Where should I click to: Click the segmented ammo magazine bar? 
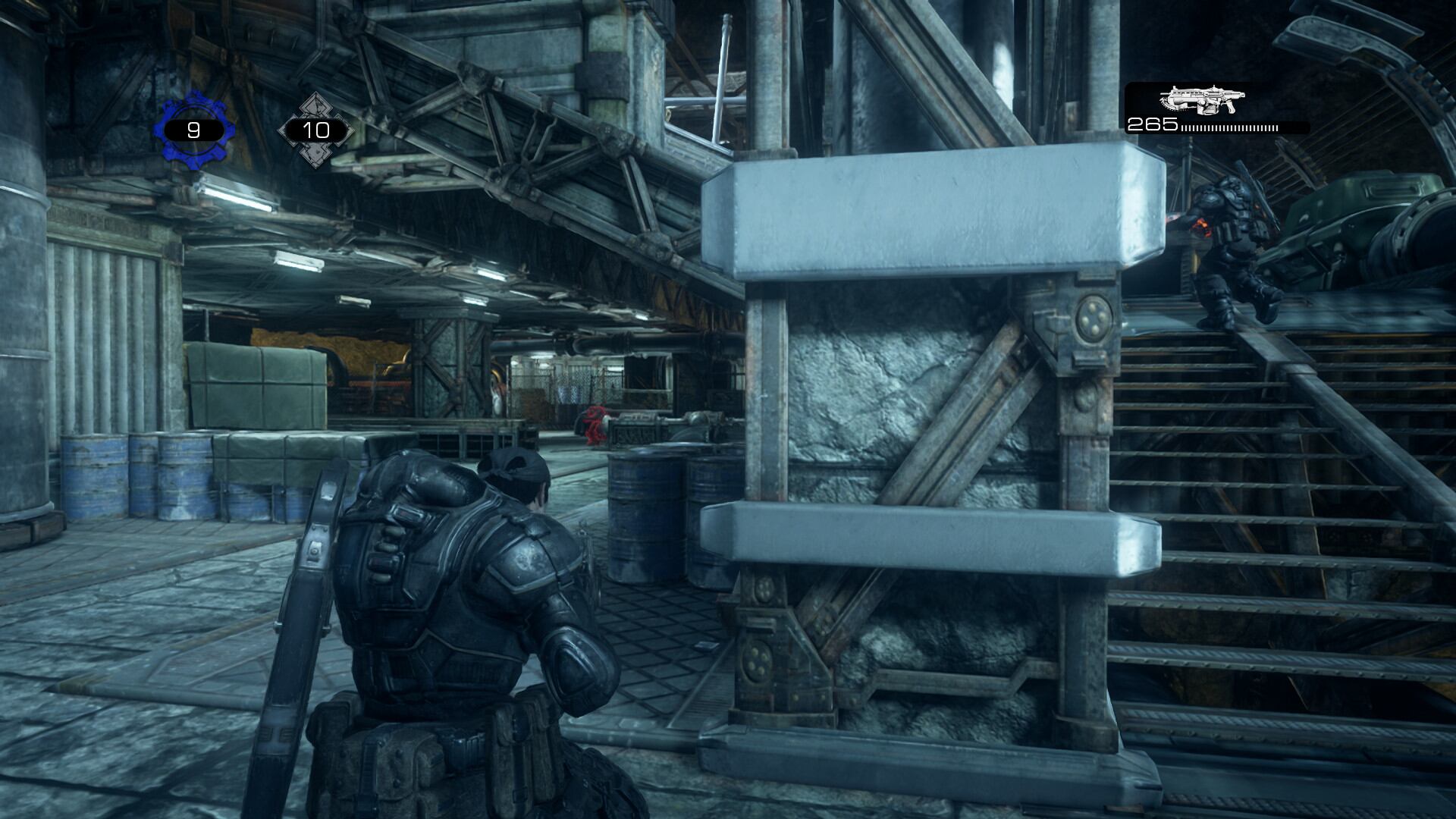pos(1228,129)
